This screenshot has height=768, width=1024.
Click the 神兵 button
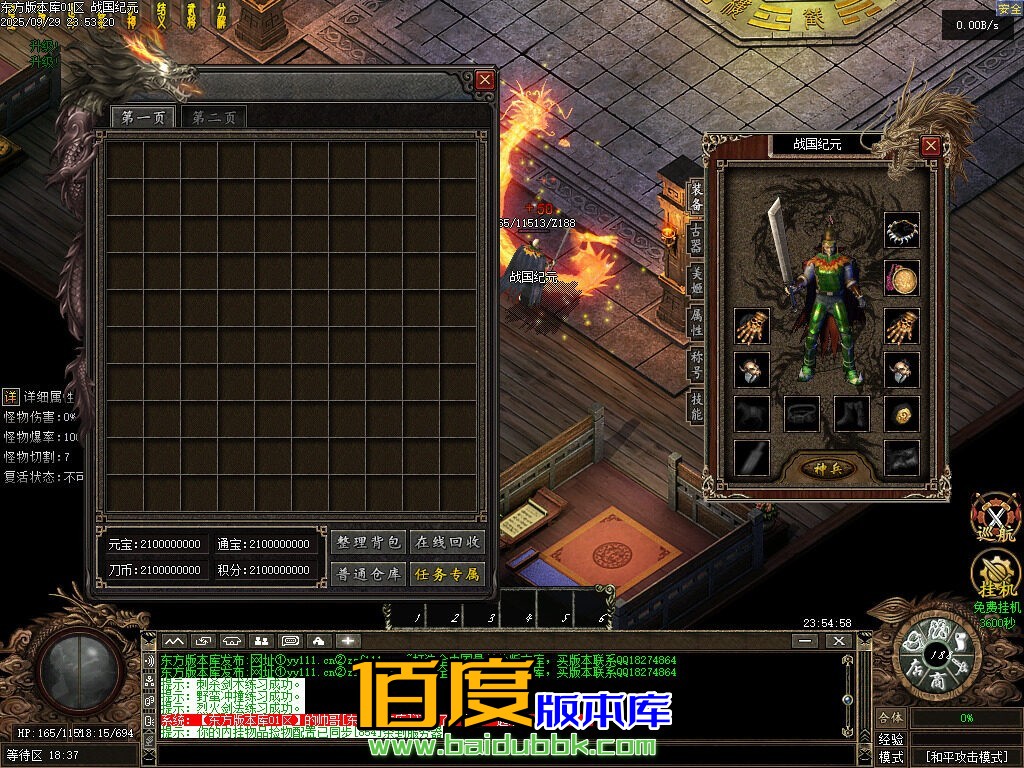828,467
